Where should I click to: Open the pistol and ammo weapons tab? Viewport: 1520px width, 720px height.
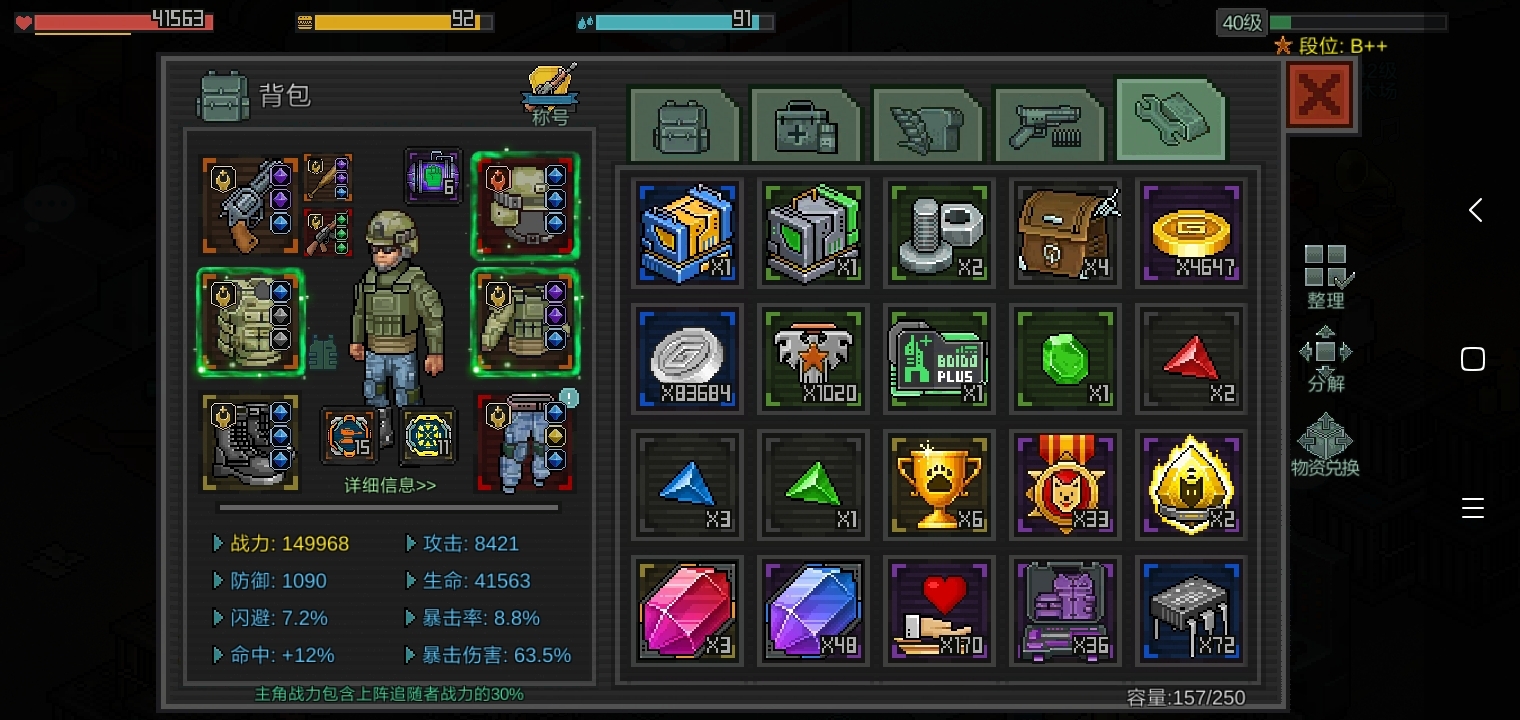point(1048,126)
